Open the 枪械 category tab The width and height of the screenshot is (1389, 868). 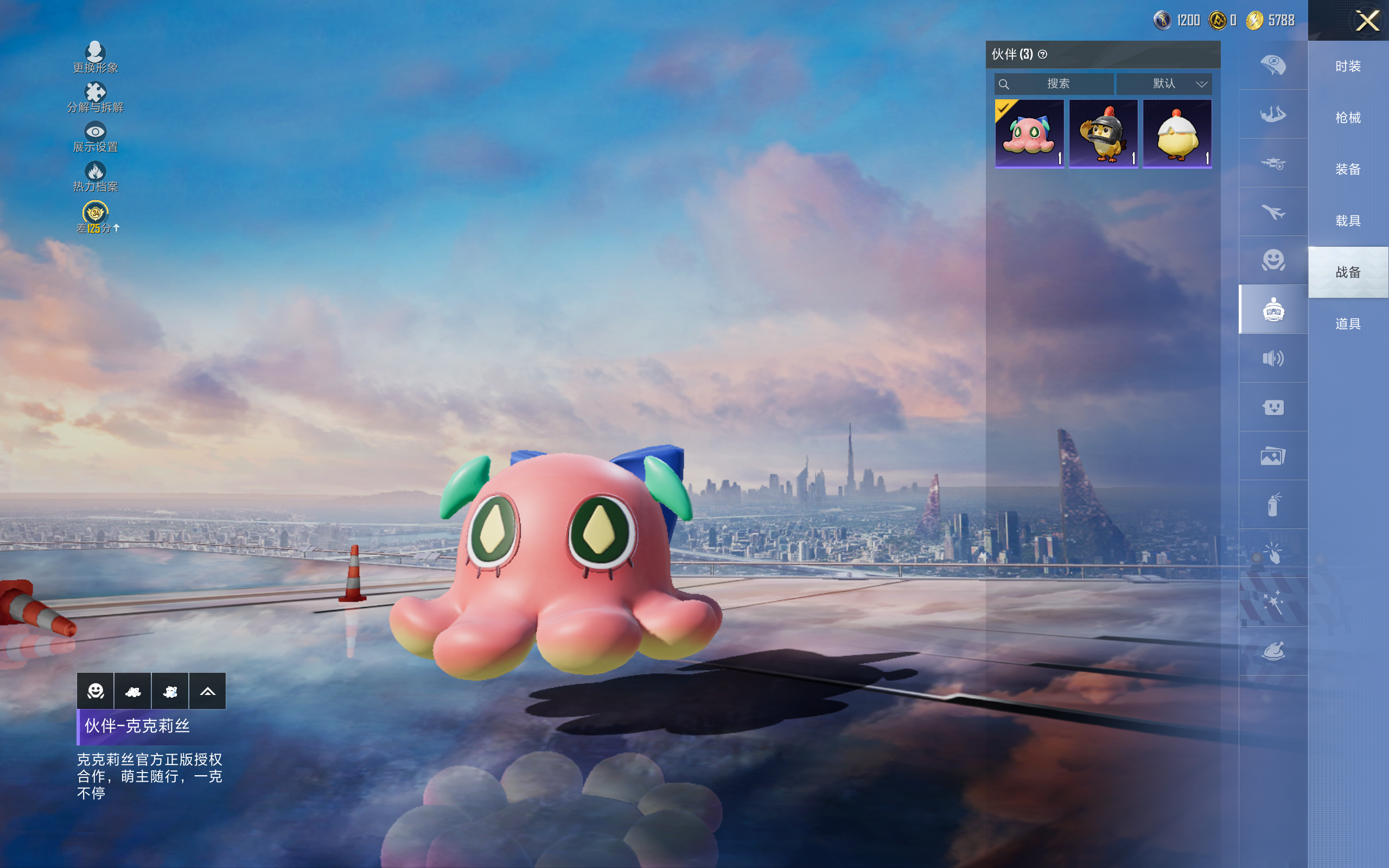click(x=1348, y=118)
